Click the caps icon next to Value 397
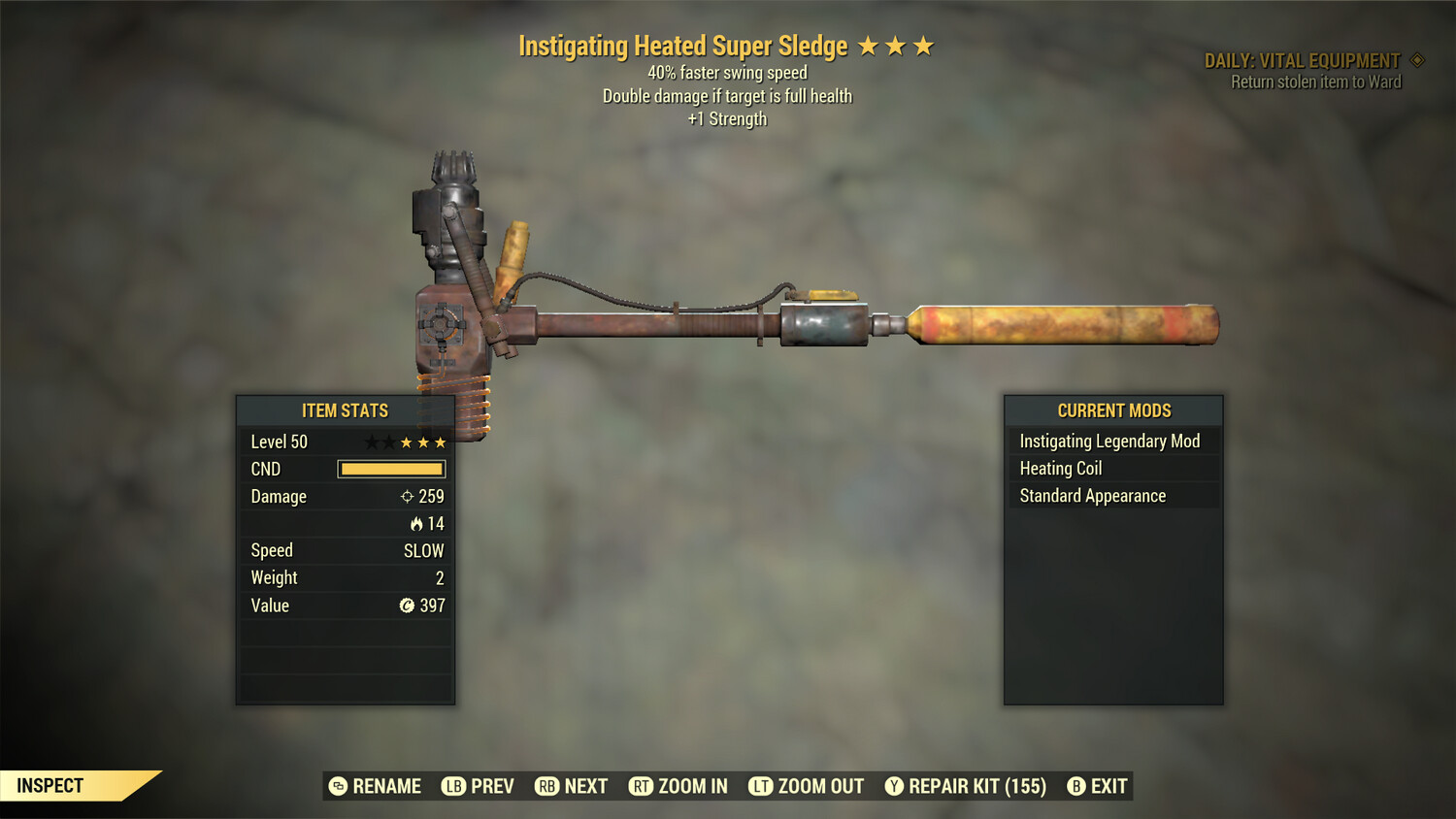The width and height of the screenshot is (1456, 819). click(x=408, y=606)
